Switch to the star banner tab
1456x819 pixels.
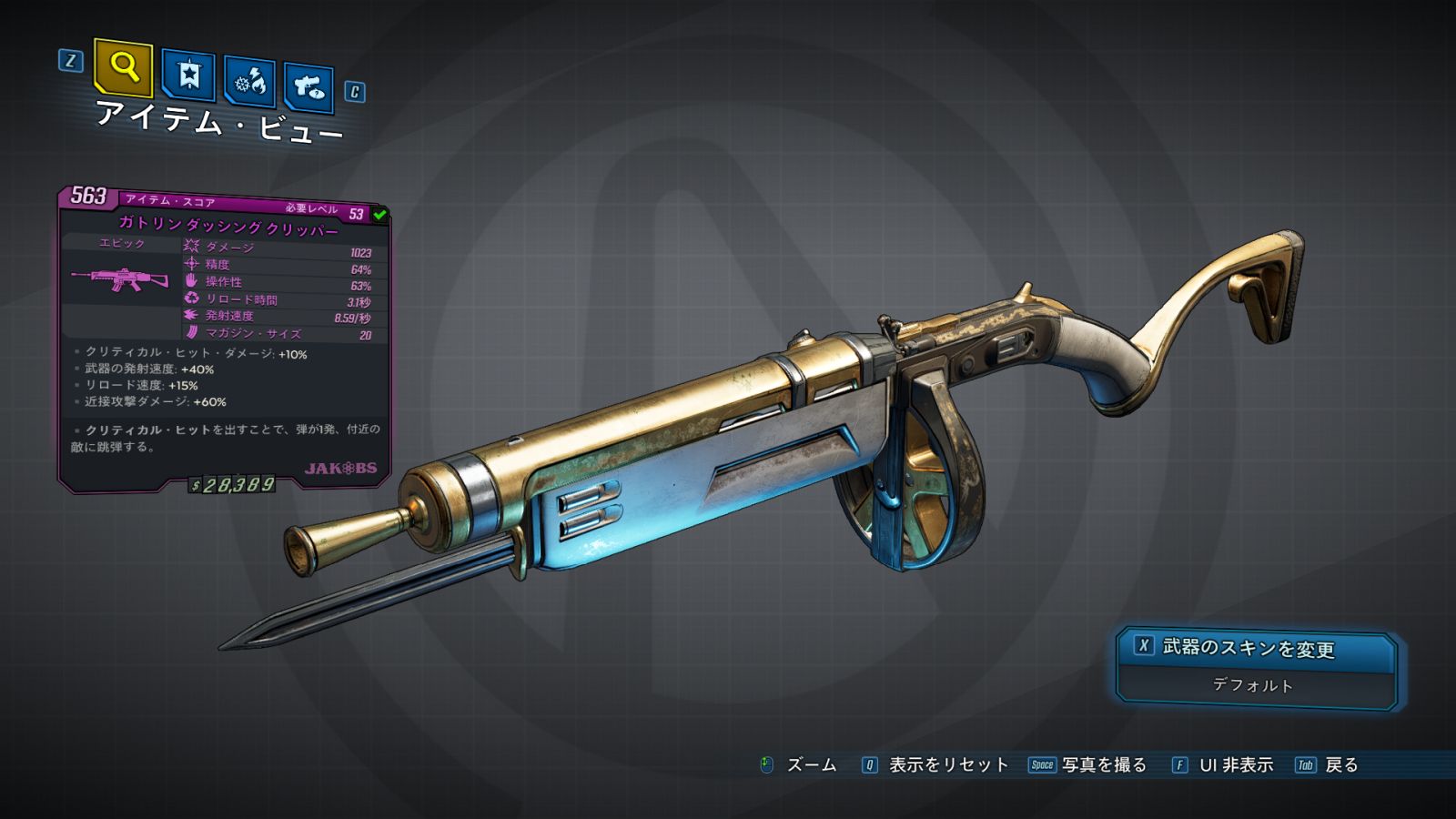[188, 76]
